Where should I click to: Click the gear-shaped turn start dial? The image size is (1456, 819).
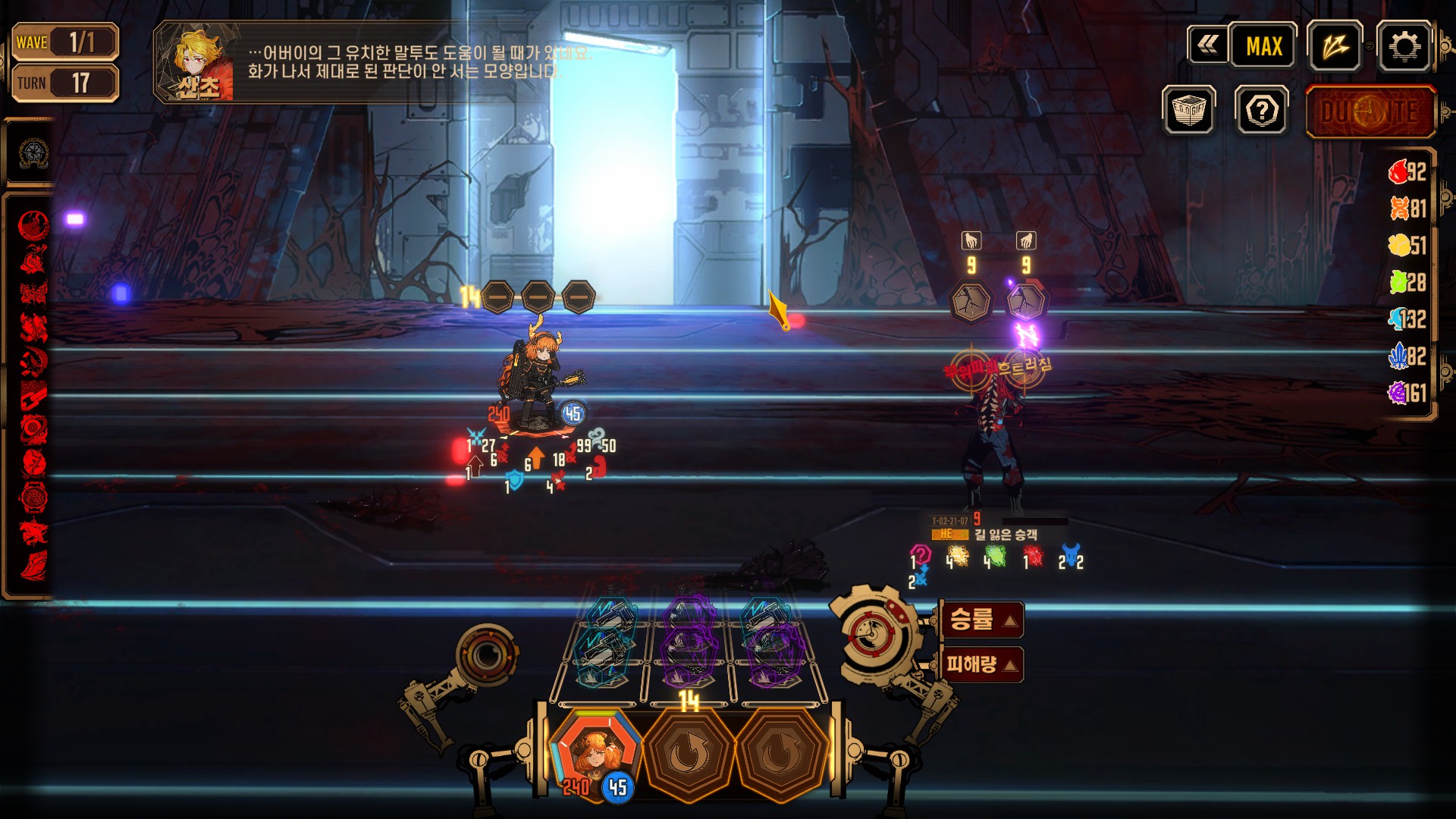click(x=872, y=632)
